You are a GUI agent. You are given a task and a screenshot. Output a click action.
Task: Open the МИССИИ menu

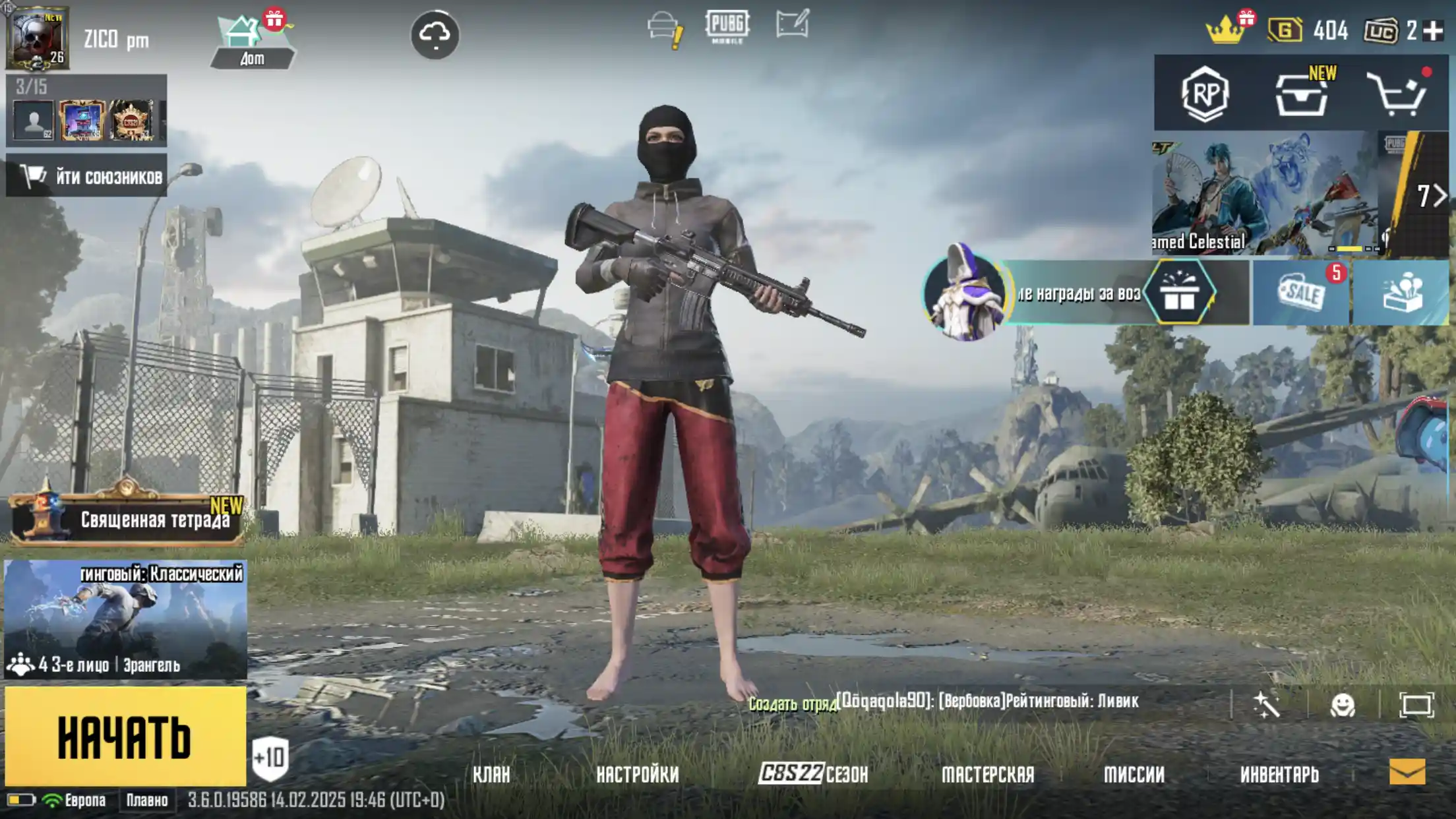(x=1134, y=775)
